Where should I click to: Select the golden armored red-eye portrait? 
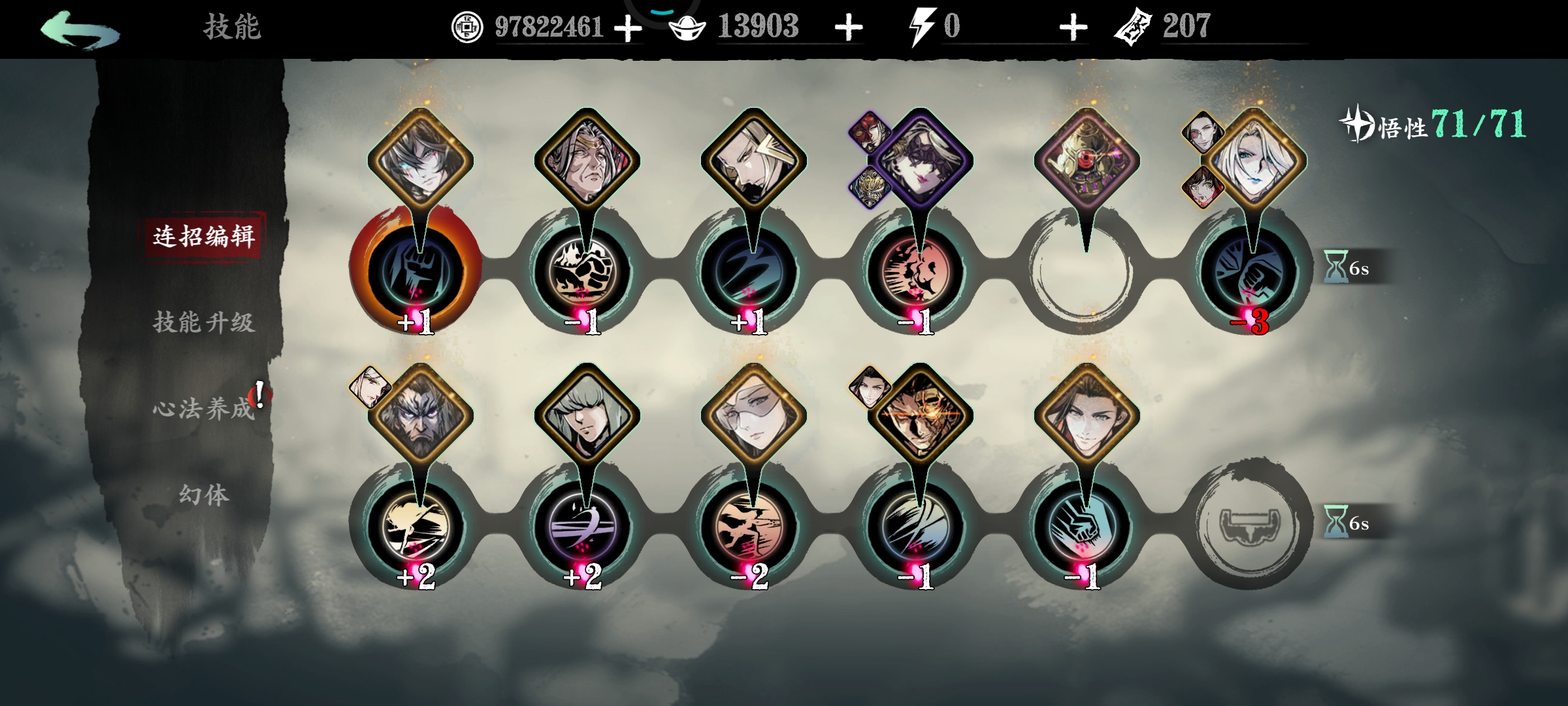(x=1086, y=160)
